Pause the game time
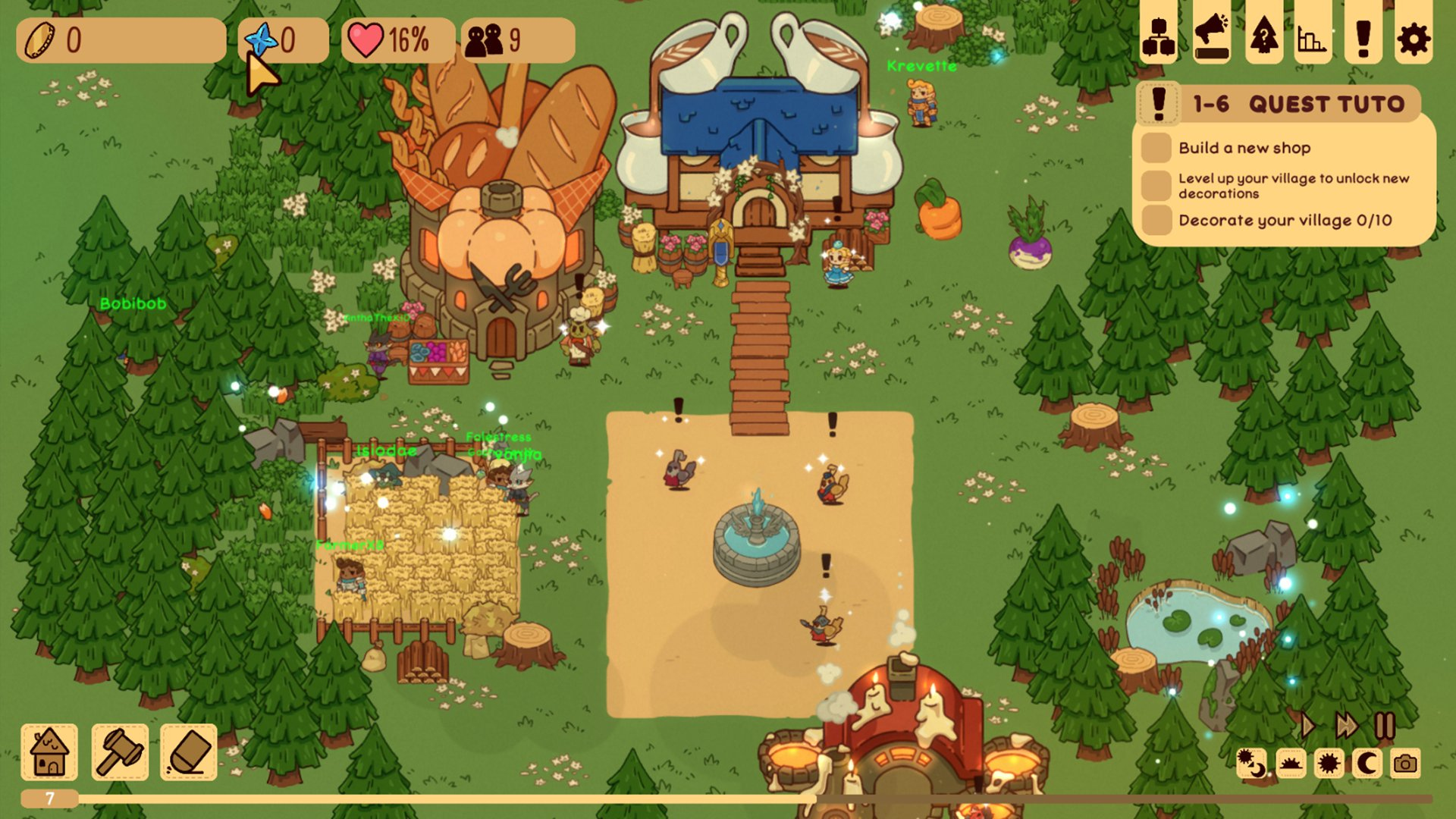 pyautogui.click(x=1385, y=726)
